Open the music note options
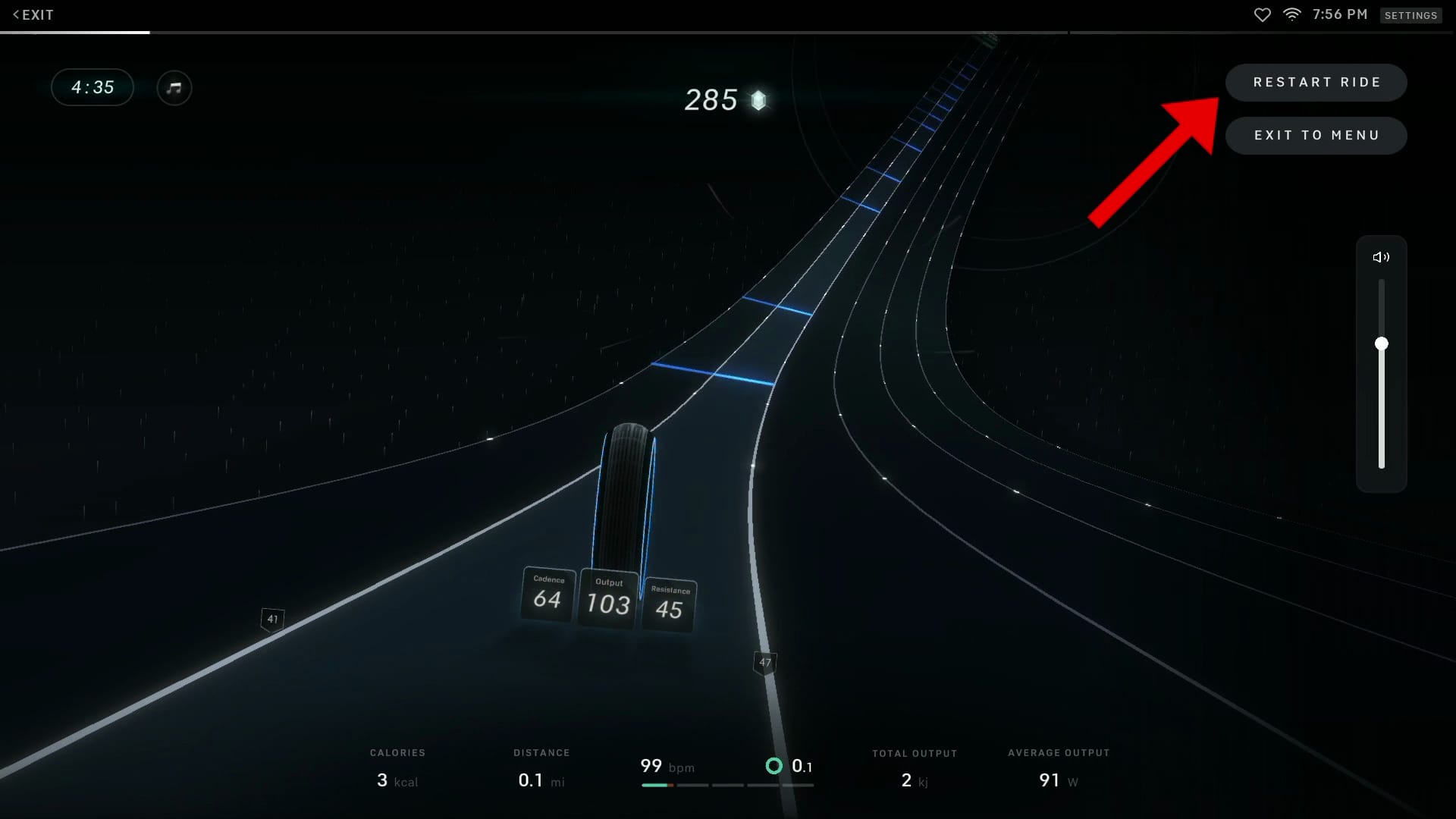 point(174,88)
